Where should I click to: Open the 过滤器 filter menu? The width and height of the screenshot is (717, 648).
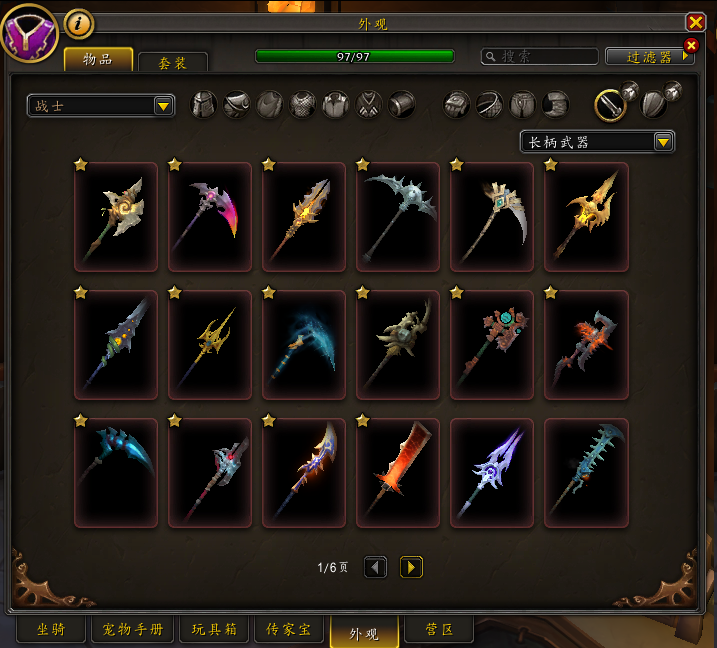(650, 57)
